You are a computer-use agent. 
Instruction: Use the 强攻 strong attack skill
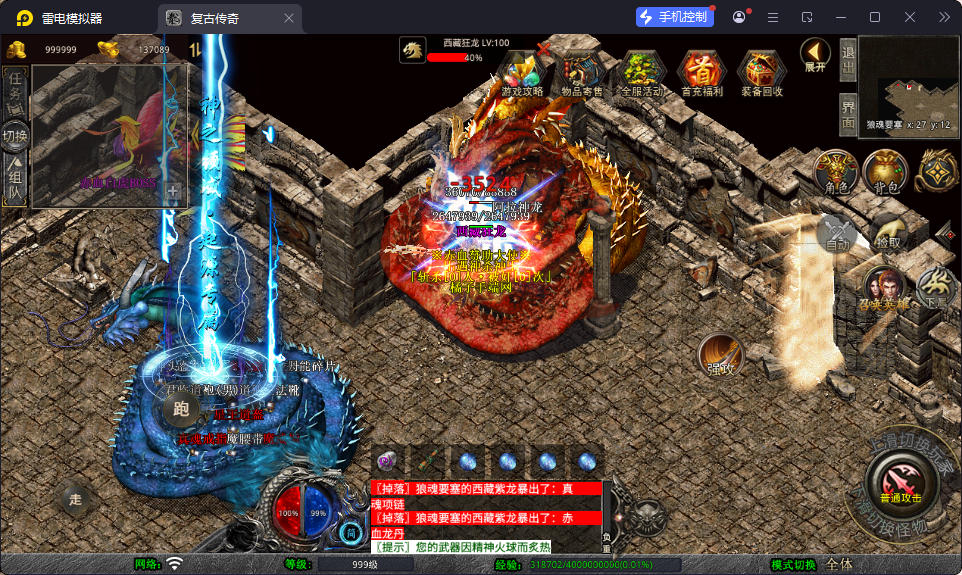click(x=720, y=356)
